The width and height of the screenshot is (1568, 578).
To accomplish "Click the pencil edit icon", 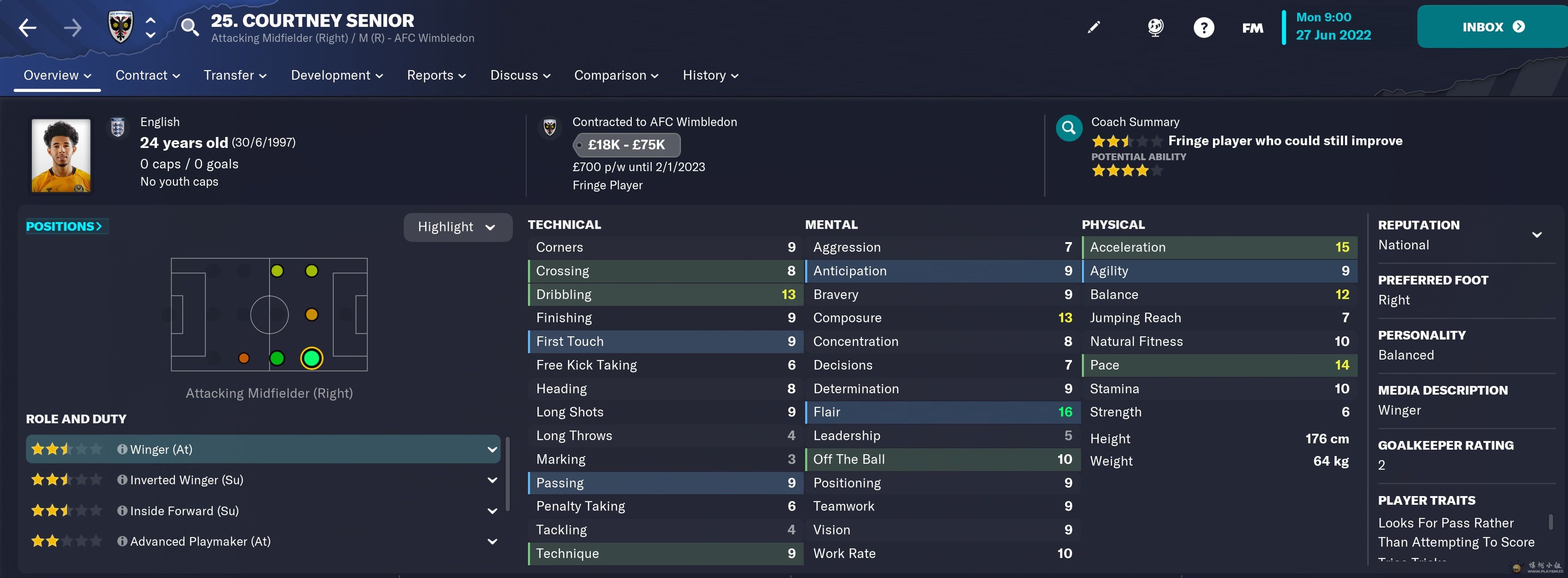I will point(1094,27).
